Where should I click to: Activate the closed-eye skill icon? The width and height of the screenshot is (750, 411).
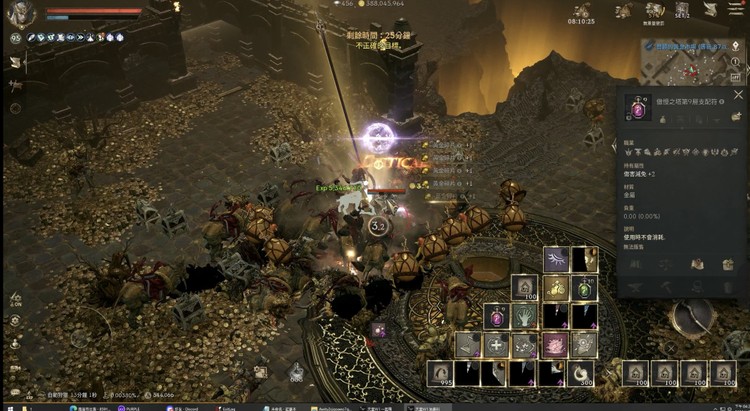(x=557, y=260)
